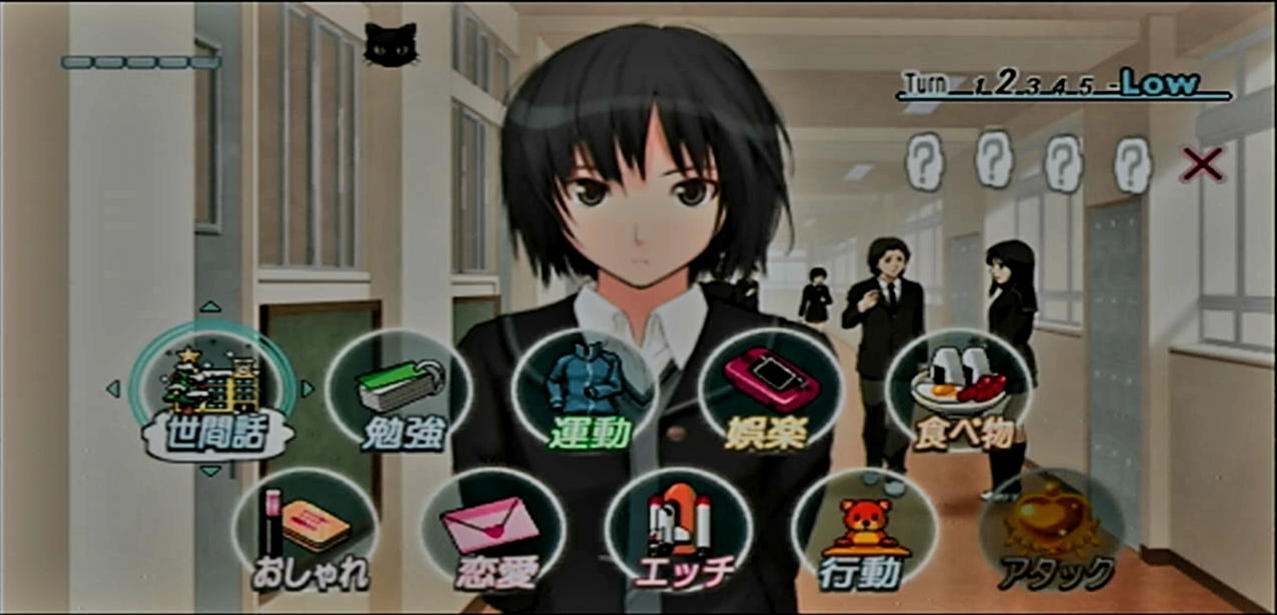Pick the 恋愛 romance topic
Screen dimensions: 1277x615
coord(492,532)
